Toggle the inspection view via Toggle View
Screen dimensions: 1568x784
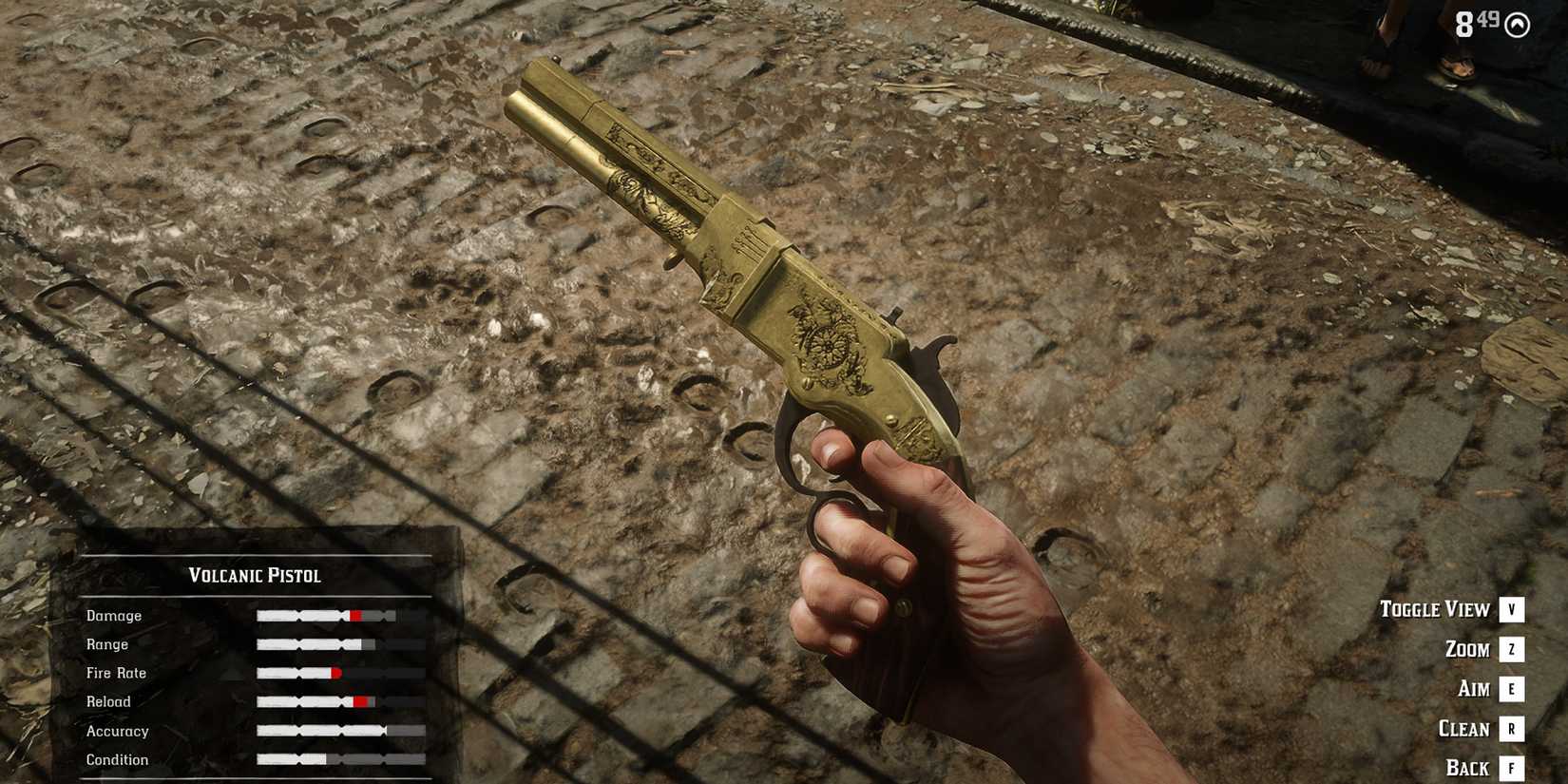[1437, 609]
